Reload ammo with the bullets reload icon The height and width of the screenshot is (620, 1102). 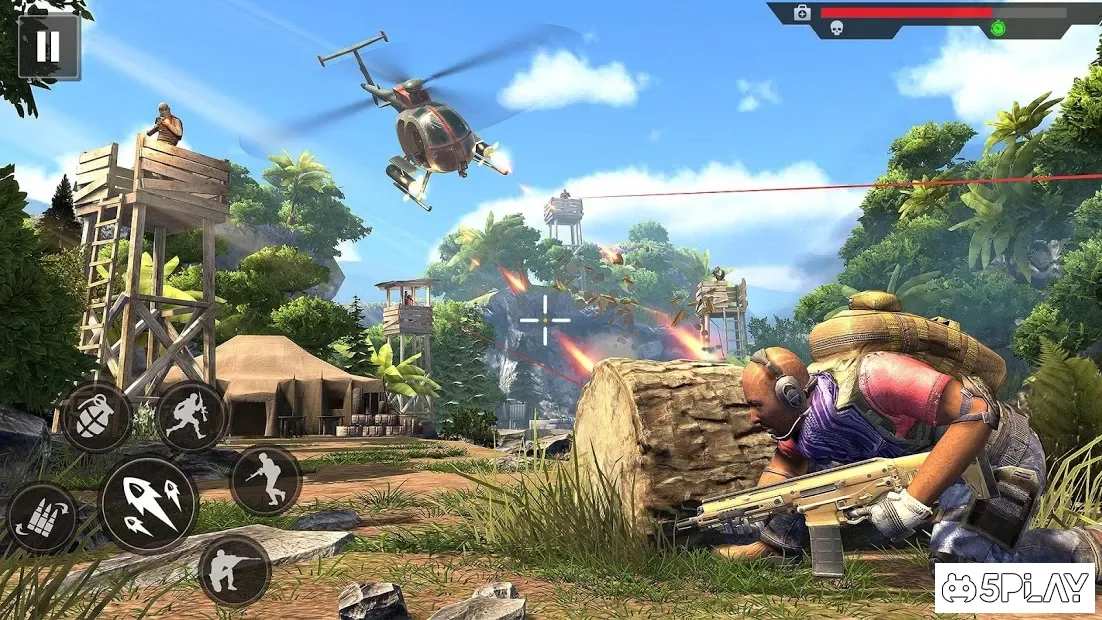tap(42, 517)
